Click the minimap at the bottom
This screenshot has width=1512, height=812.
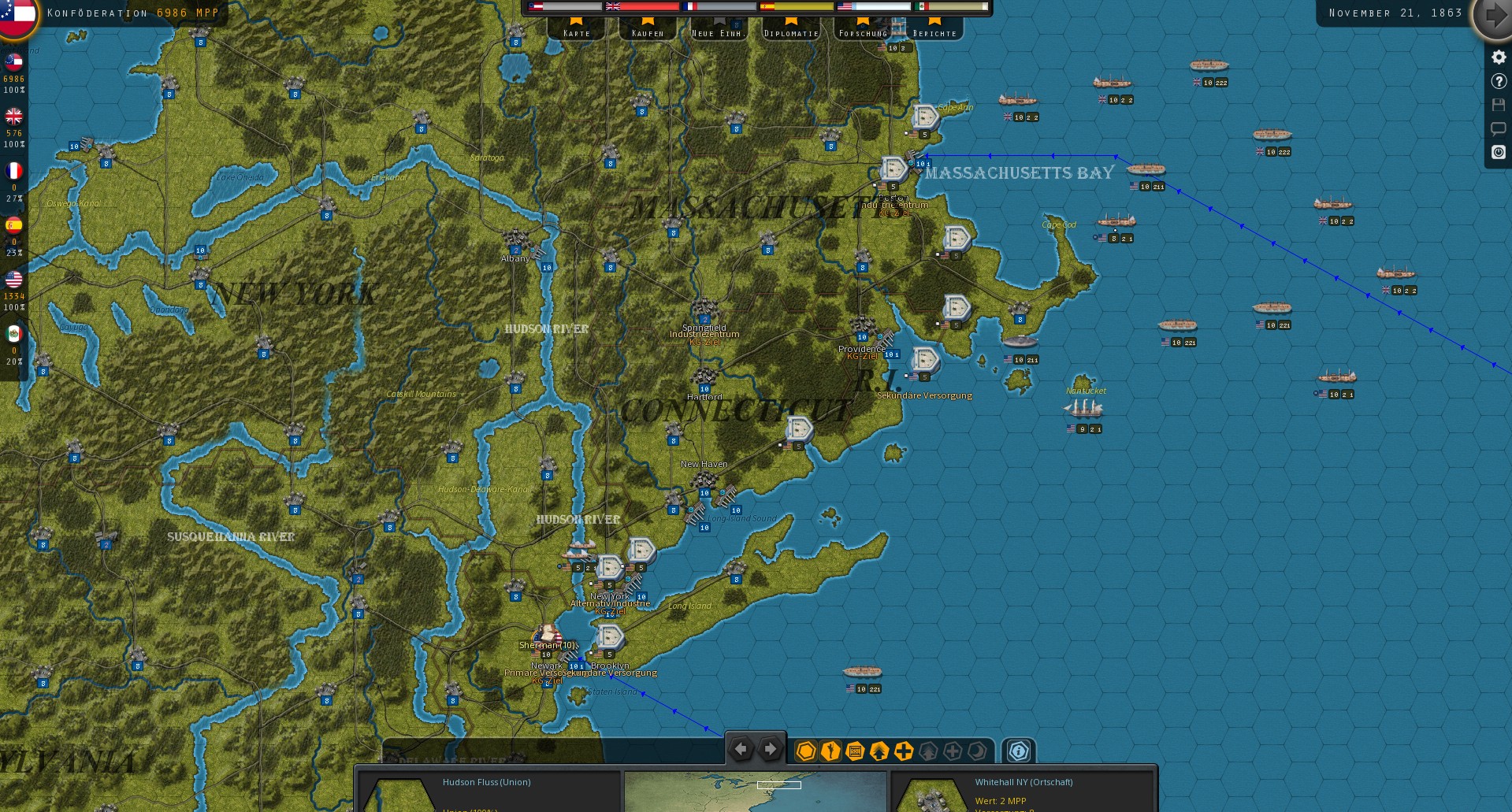click(x=755, y=791)
